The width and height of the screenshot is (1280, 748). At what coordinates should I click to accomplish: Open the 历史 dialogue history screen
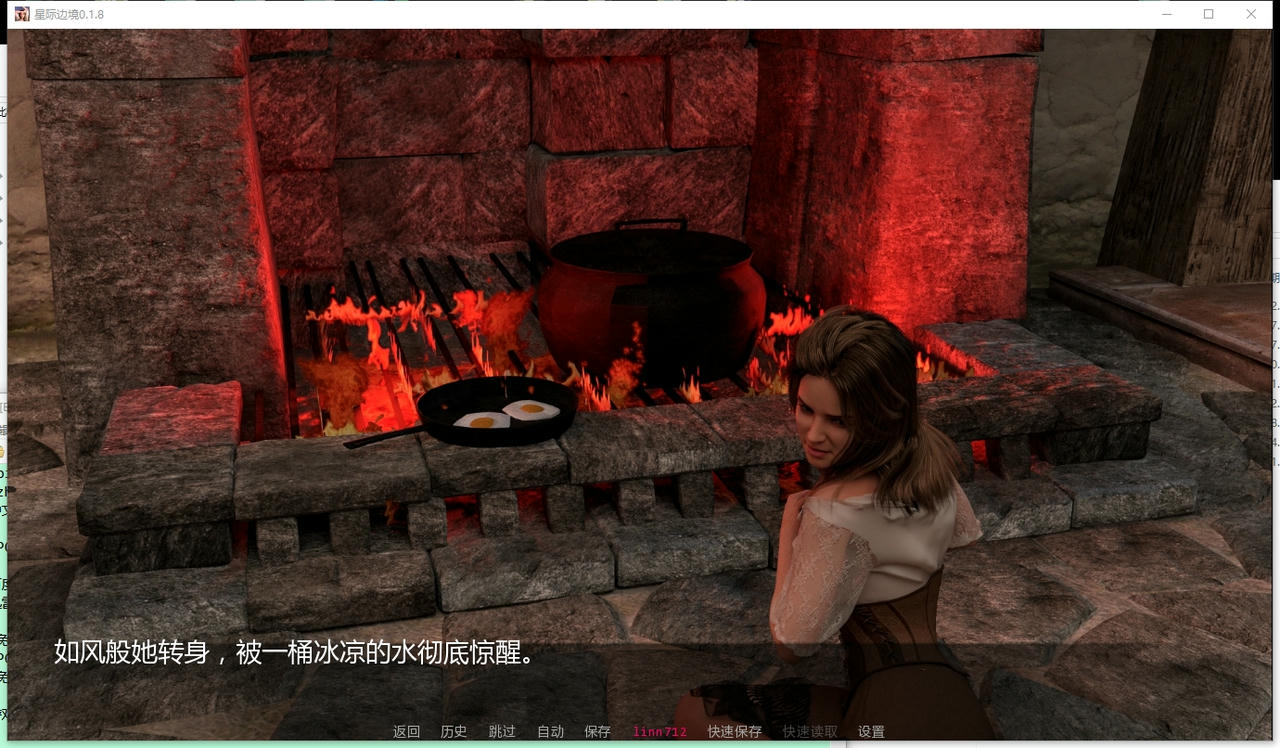(454, 731)
